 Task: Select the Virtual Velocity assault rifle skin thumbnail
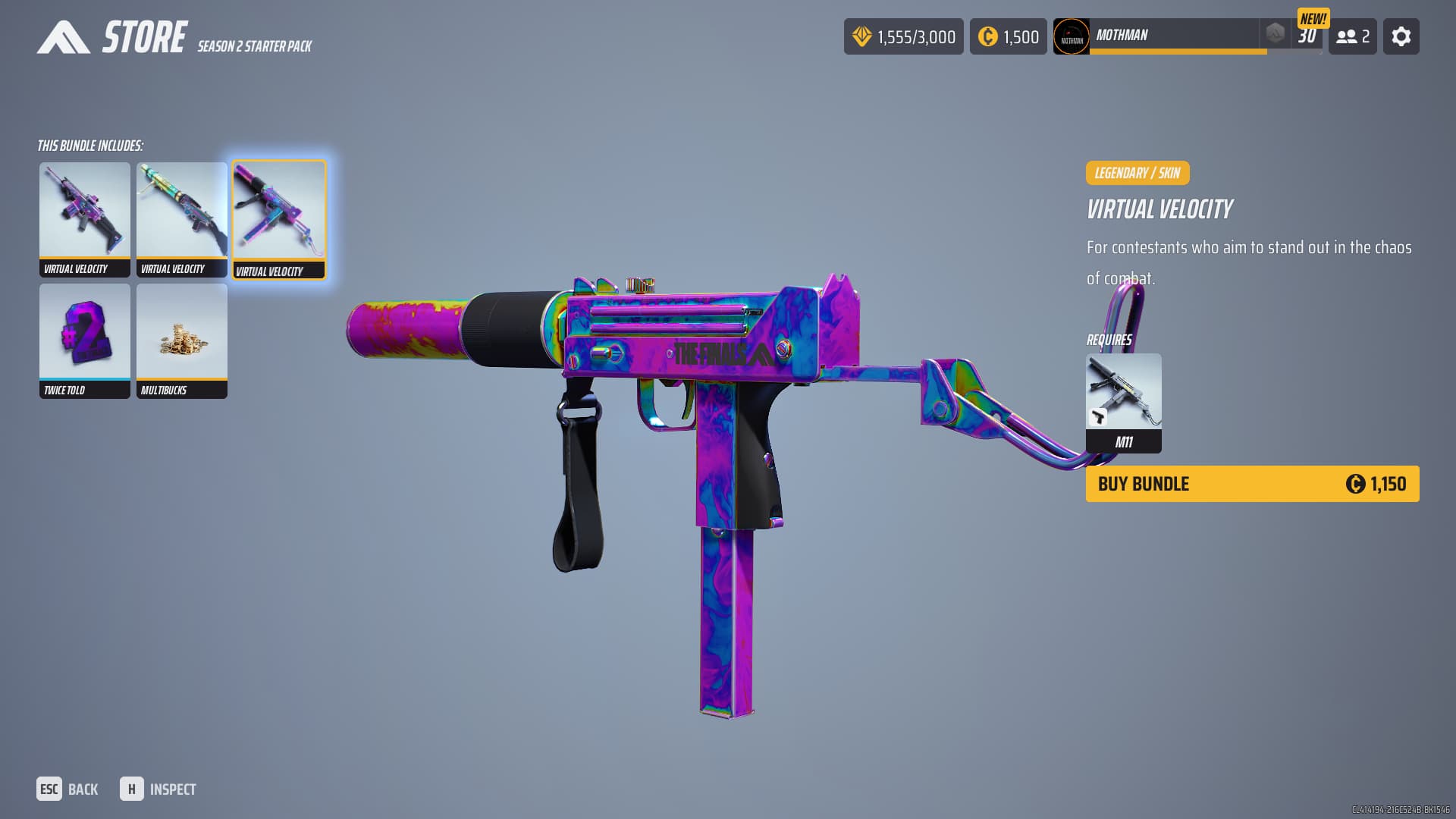click(85, 219)
